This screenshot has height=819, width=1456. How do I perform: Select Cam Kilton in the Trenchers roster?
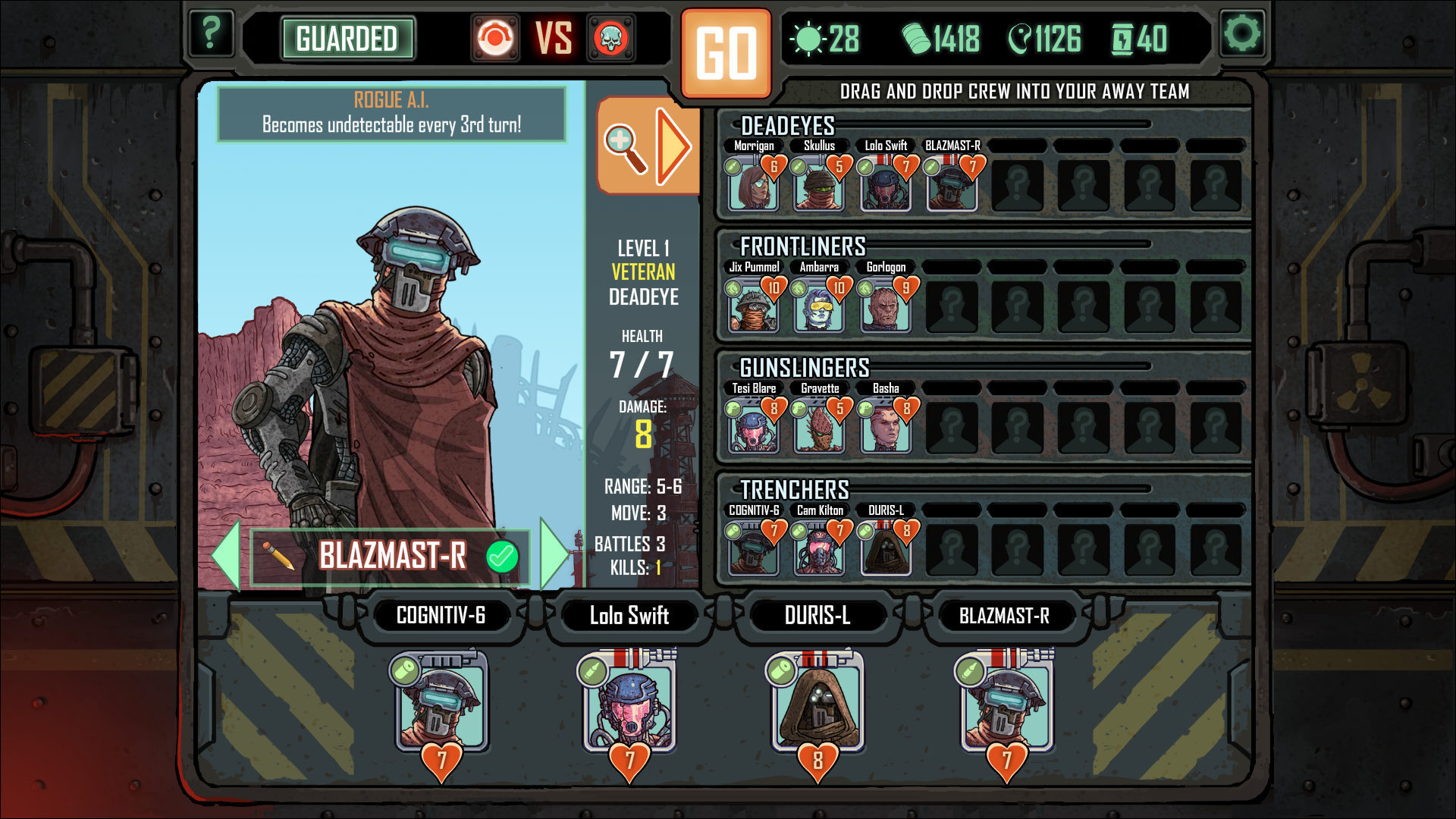point(819,550)
